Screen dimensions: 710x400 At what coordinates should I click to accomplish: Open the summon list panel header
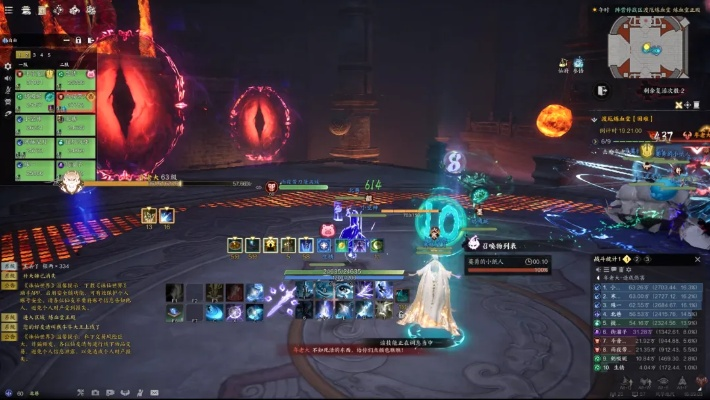point(494,243)
